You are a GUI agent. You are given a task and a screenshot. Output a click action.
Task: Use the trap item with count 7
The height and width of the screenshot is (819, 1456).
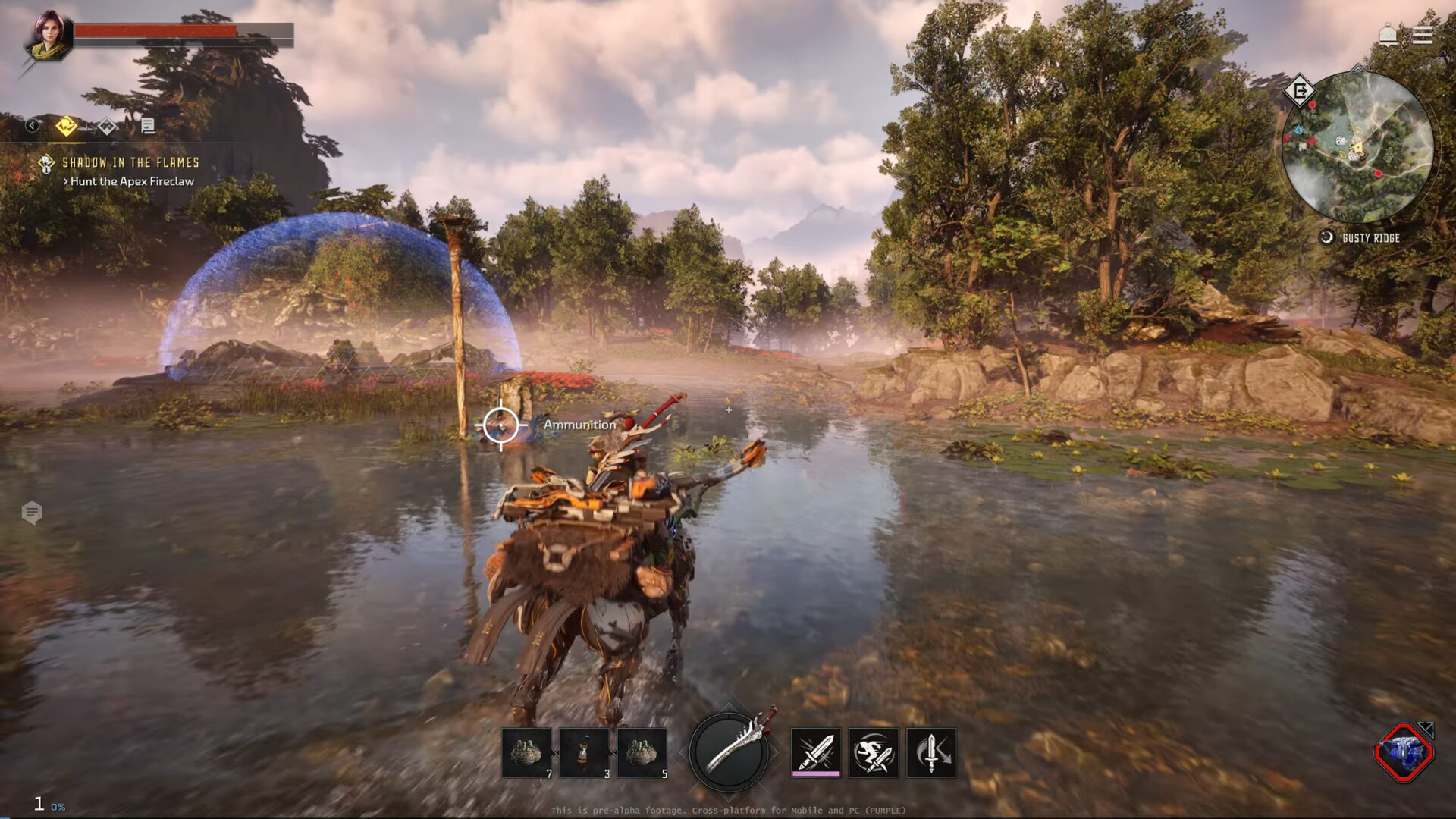point(527,753)
